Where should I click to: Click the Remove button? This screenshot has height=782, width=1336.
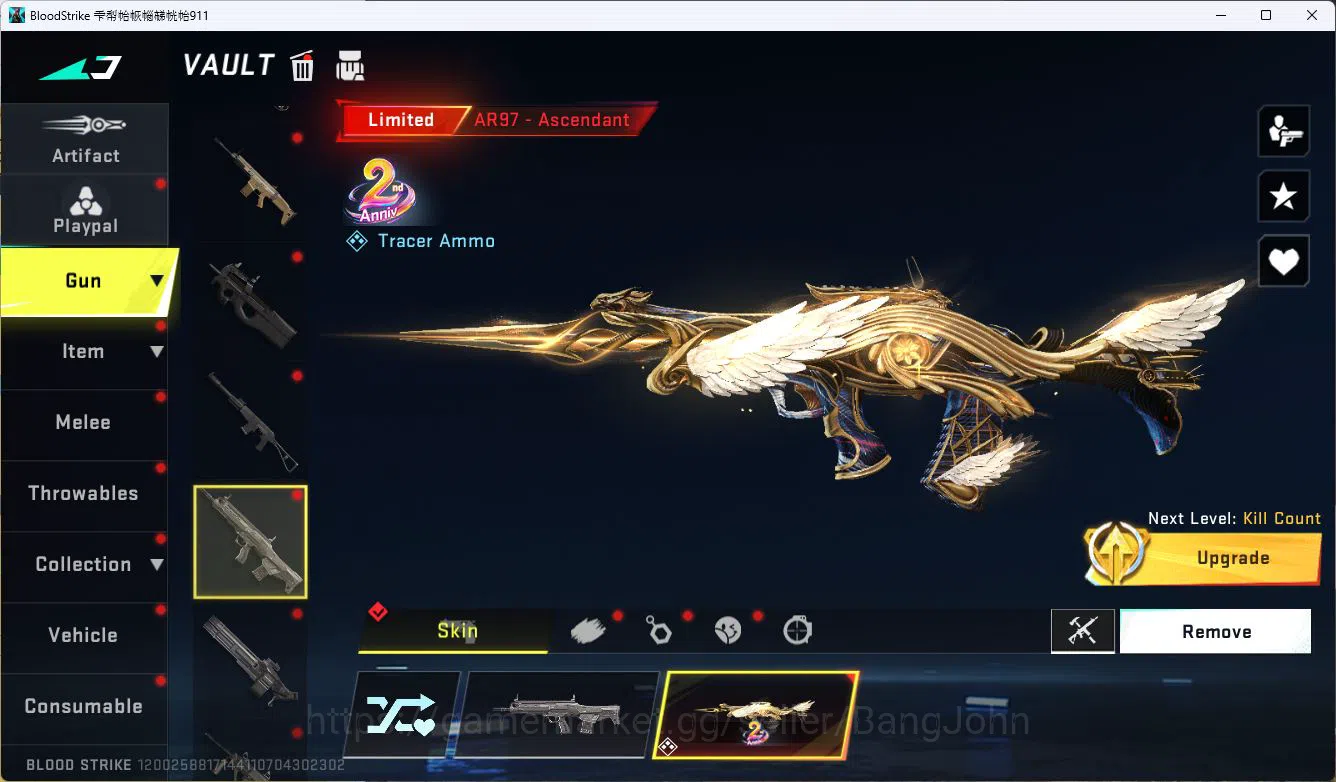coord(1215,631)
